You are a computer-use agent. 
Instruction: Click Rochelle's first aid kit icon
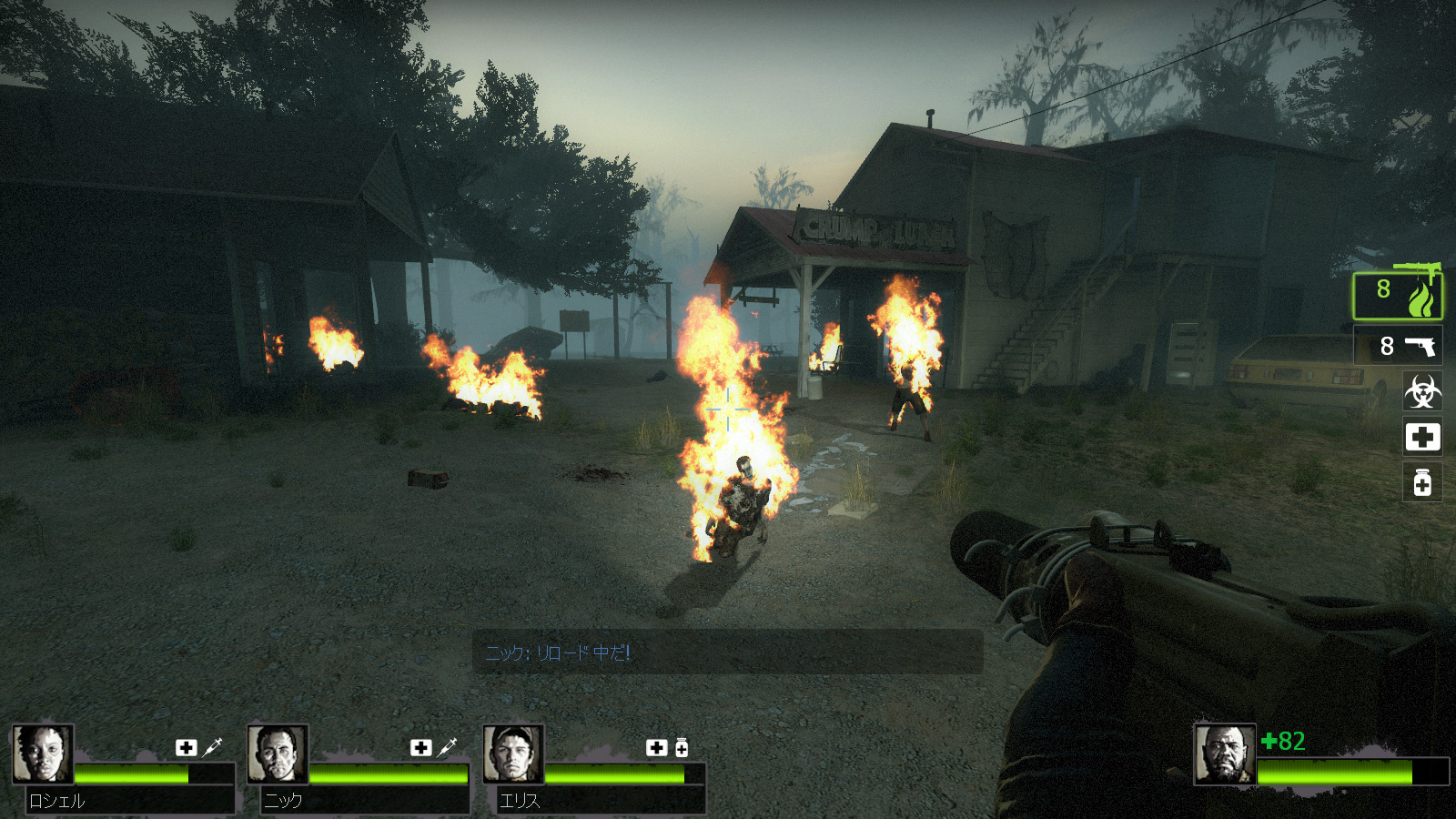pos(187,747)
